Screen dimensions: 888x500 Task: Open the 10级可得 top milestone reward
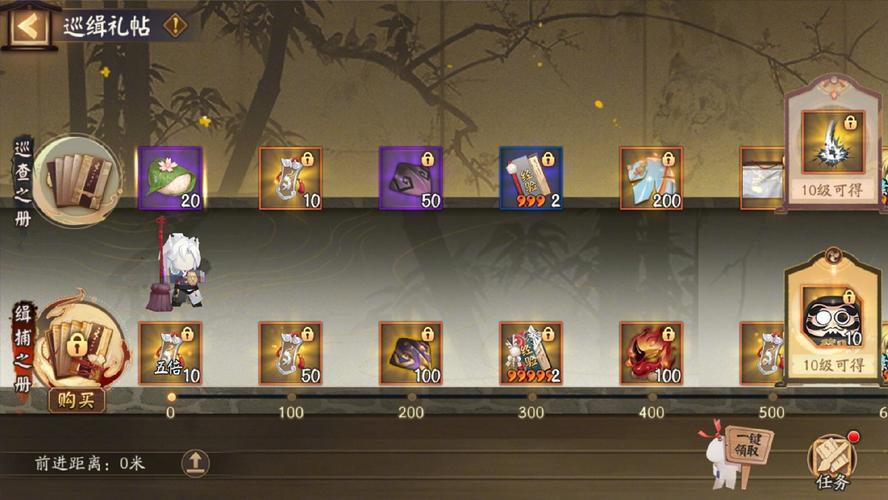[832, 148]
